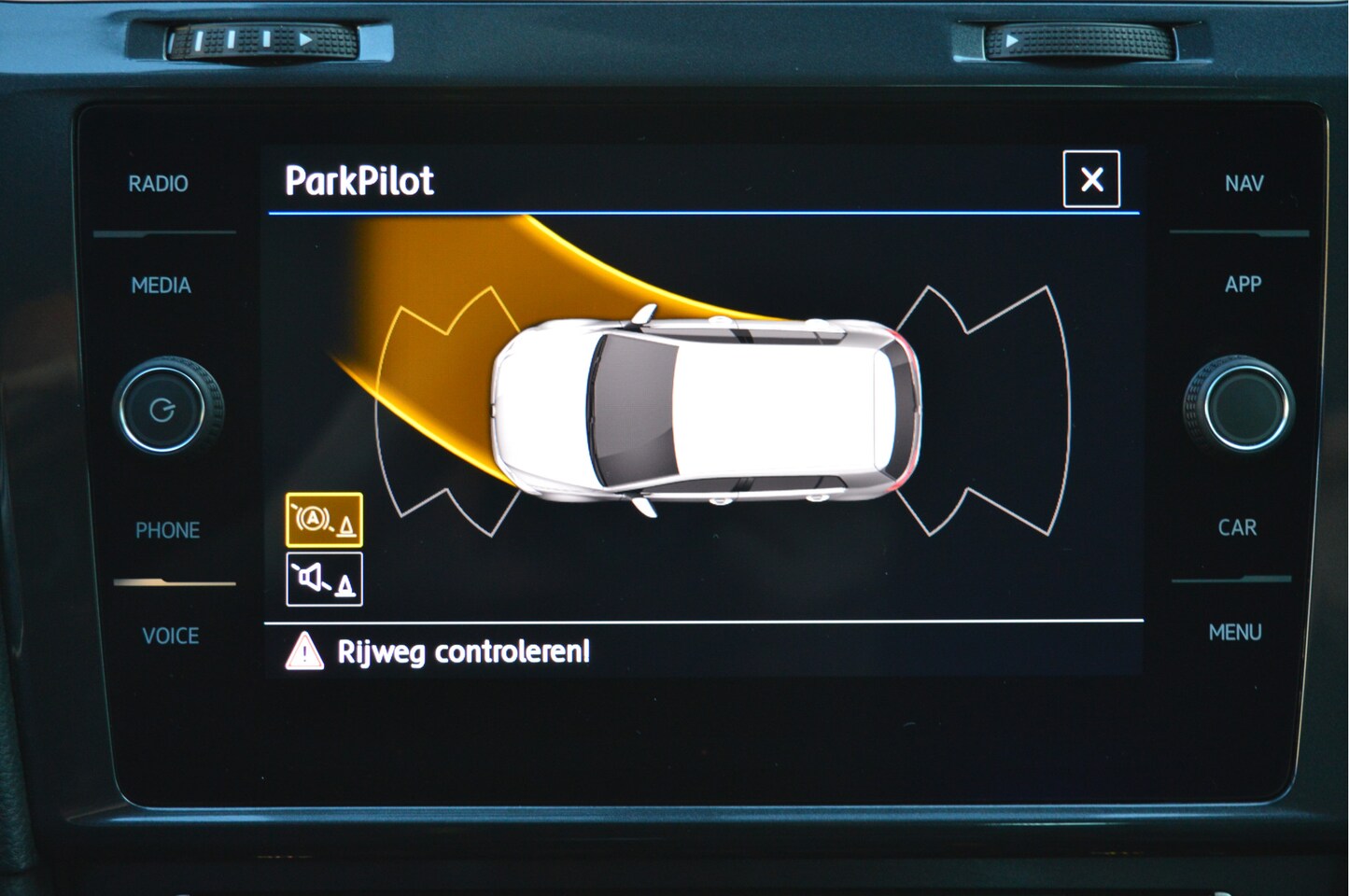Open NAV navigation
Viewport: 1349px width, 896px height.
[1244, 184]
